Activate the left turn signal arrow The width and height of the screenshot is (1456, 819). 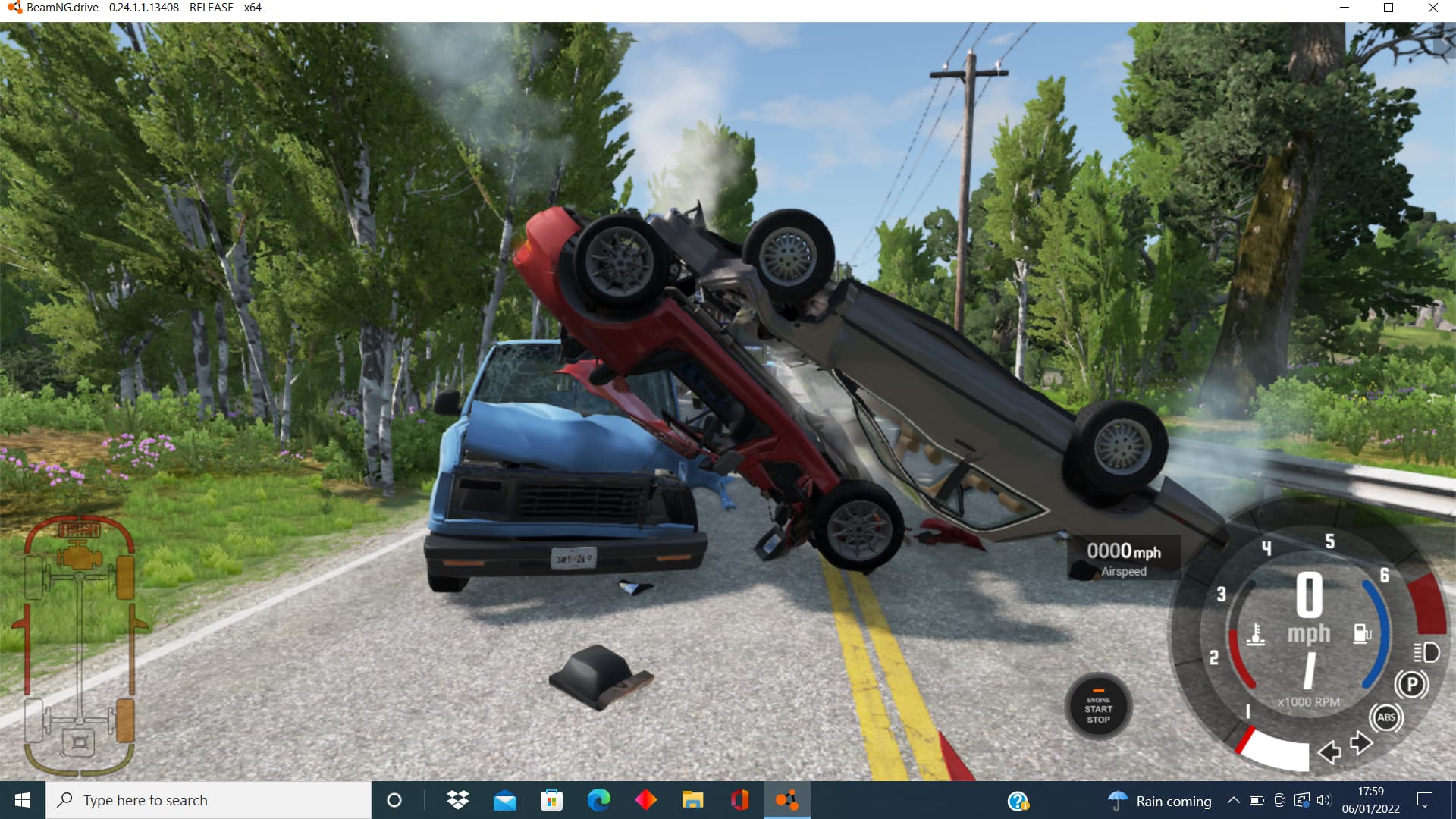(x=1329, y=752)
